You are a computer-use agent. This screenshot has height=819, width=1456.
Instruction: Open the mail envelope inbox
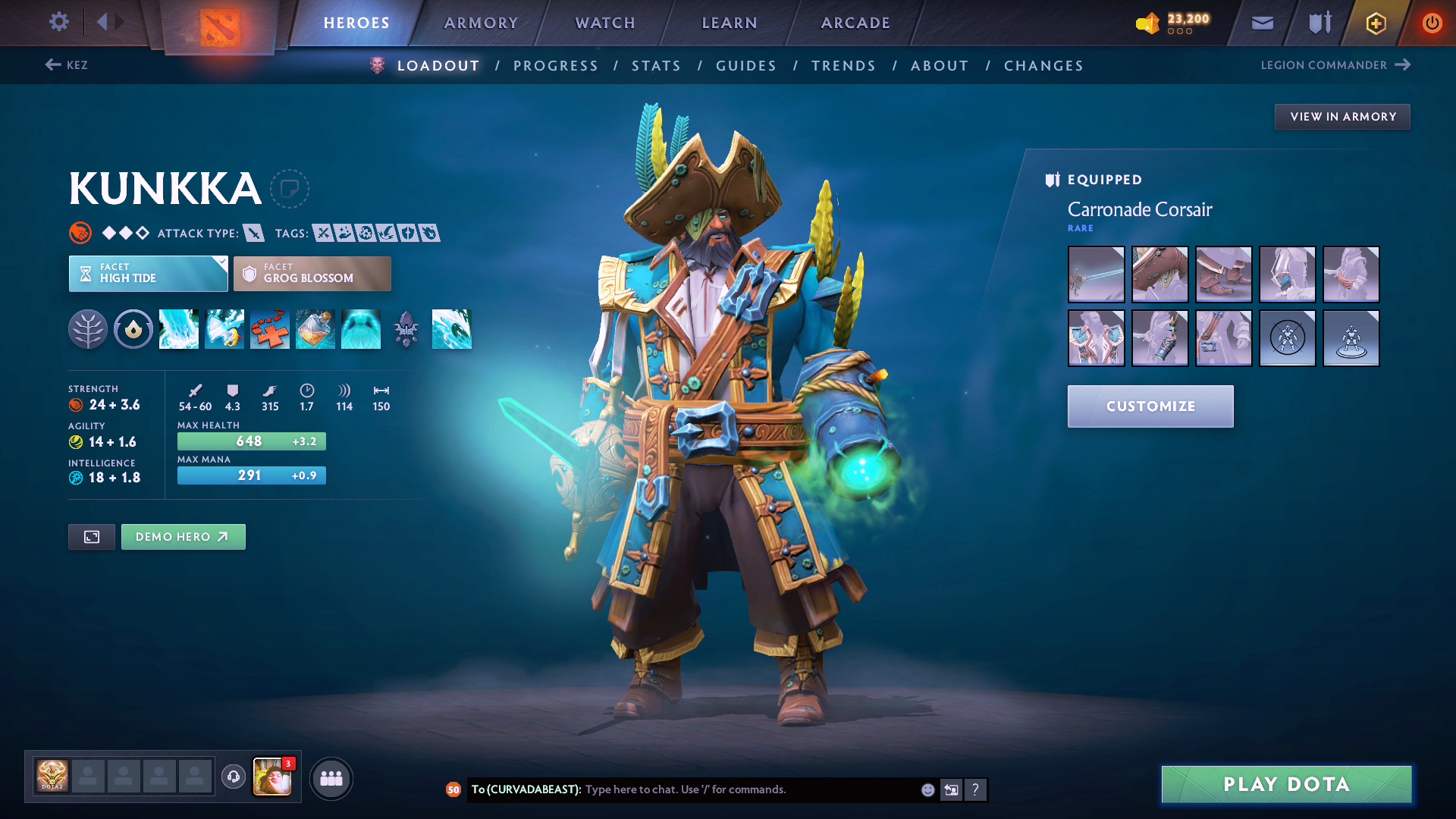click(x=1262, y=23)
